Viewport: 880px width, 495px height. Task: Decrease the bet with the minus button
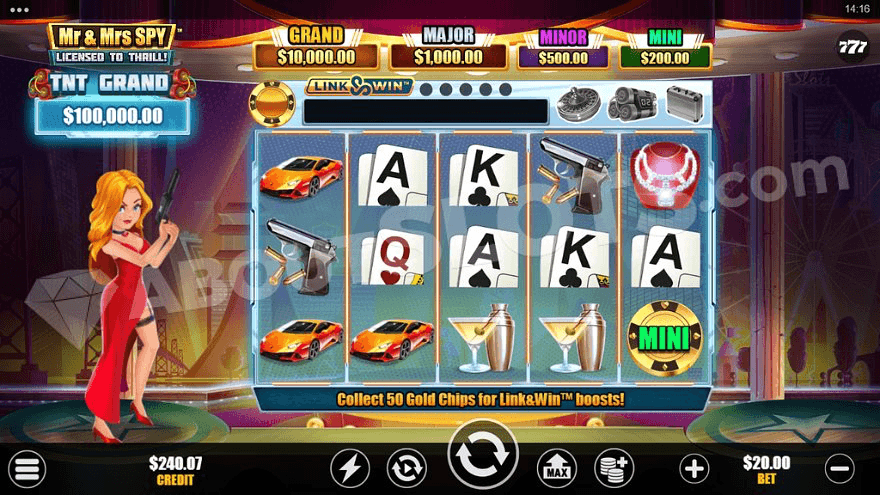[842, 467]
